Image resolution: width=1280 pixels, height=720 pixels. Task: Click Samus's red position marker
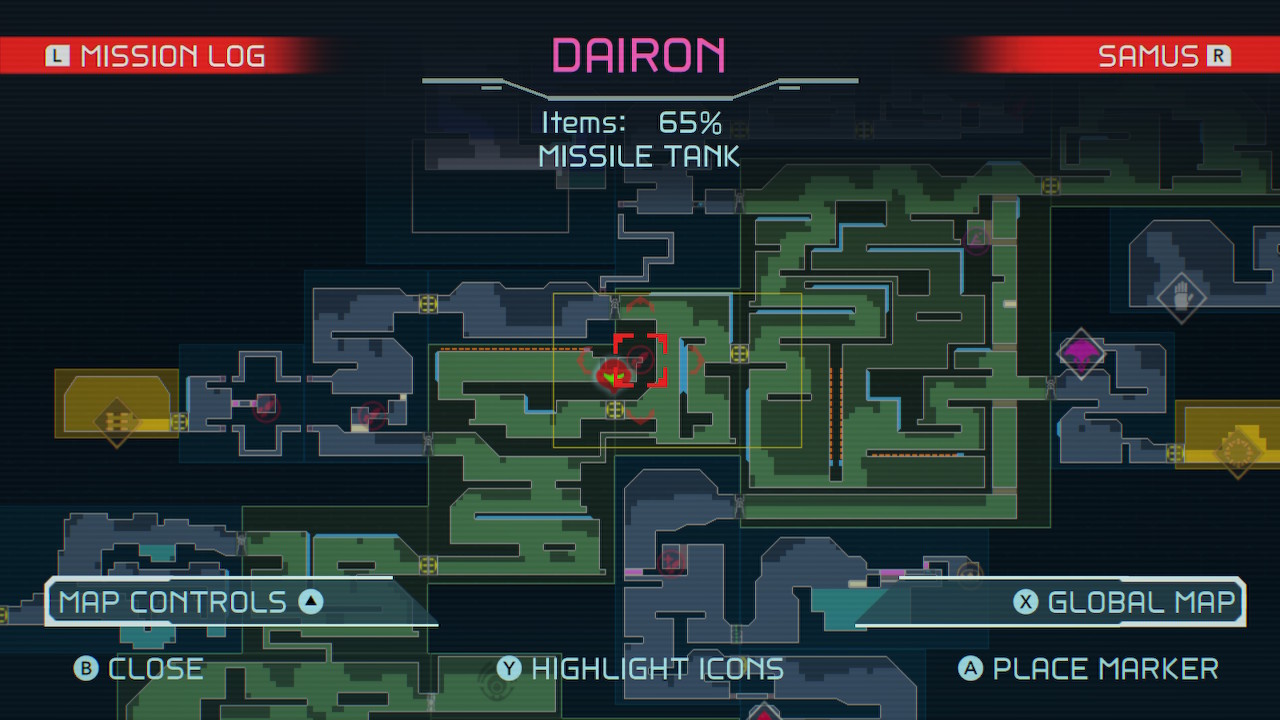pos(614,377)
